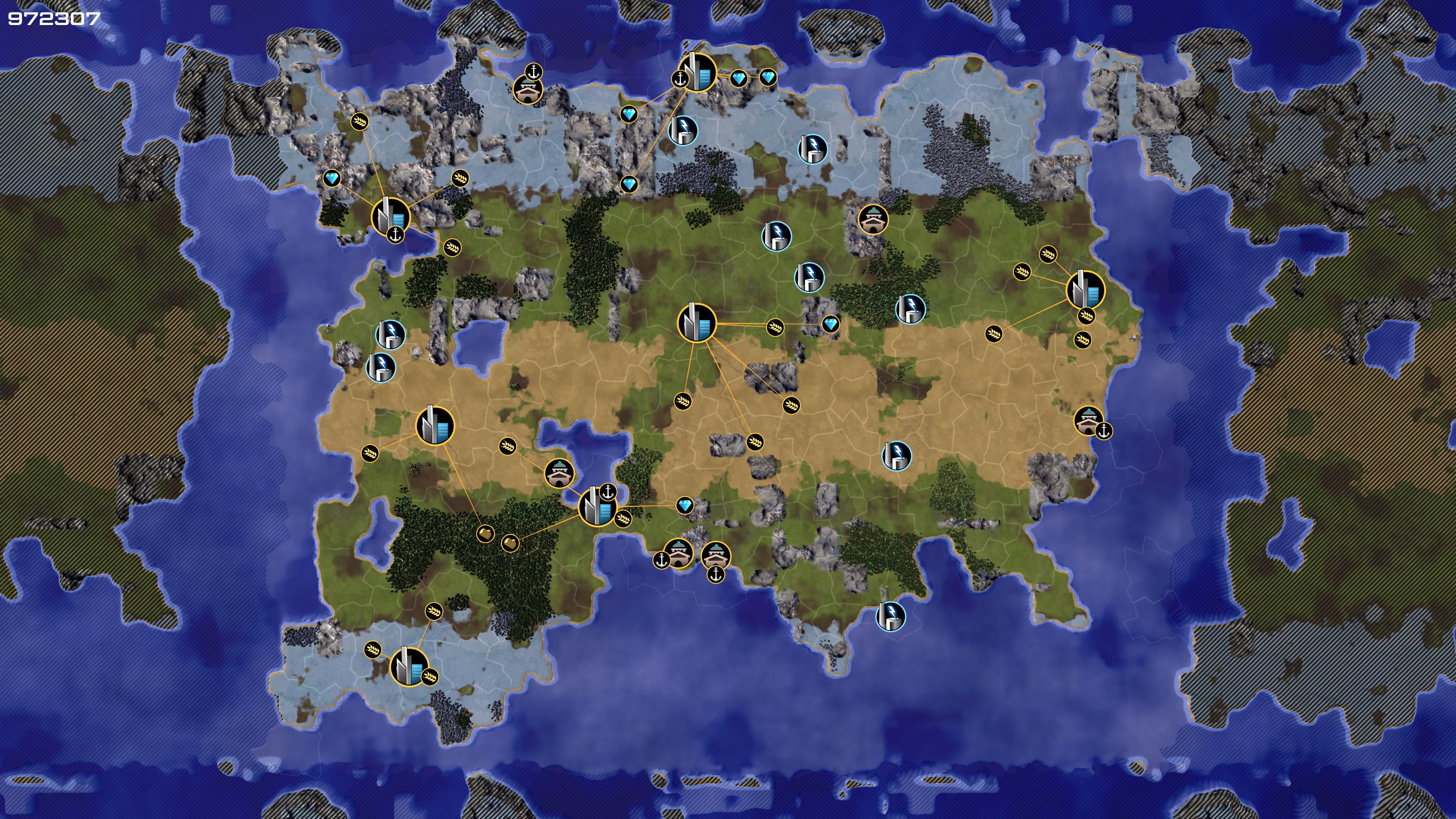The image size is (1456, 819).
Task: Select the ice-bound city with three wheat icons
Action: coord(409,667)
